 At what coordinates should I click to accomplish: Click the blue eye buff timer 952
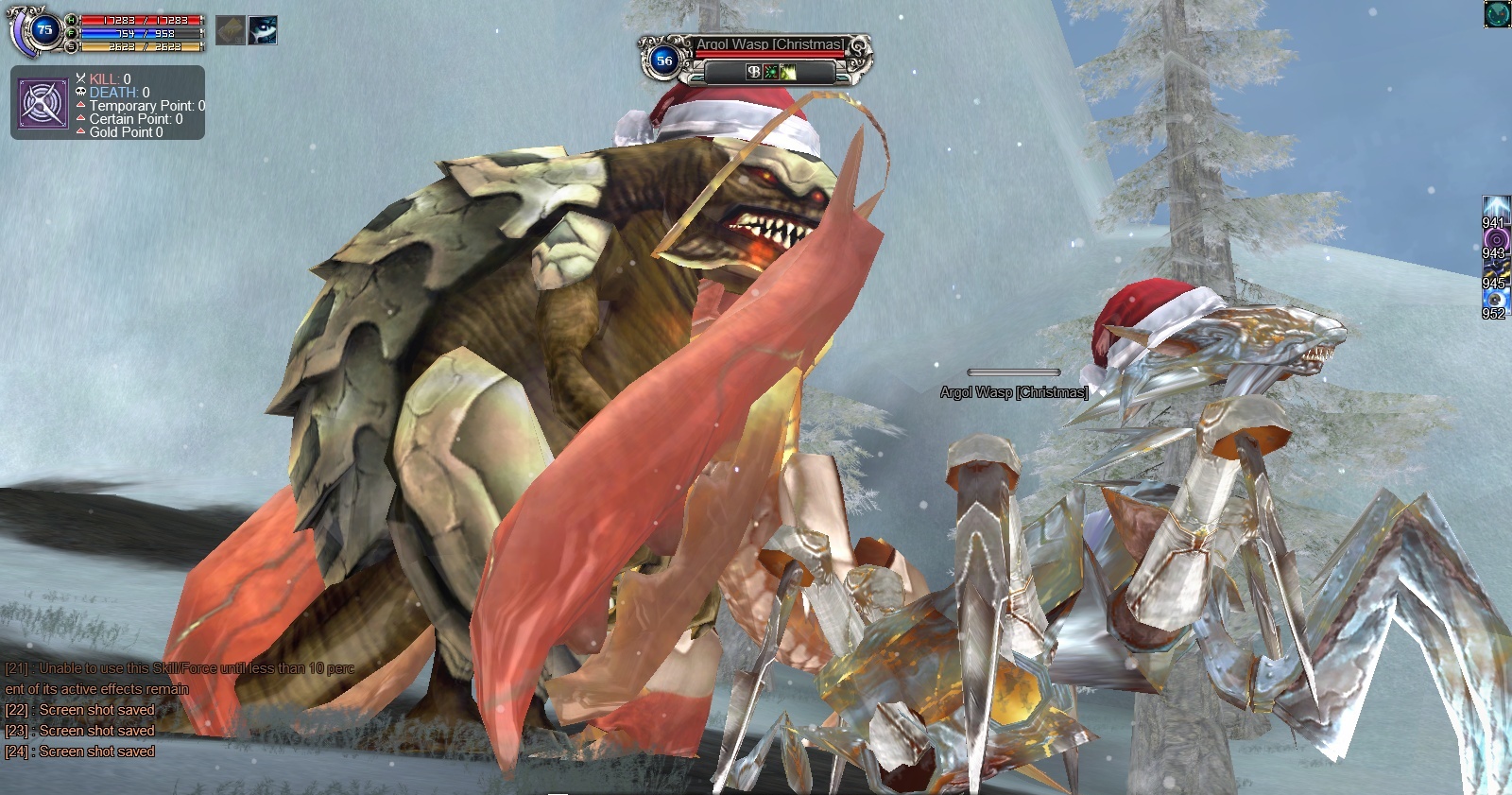point(1494,300)
